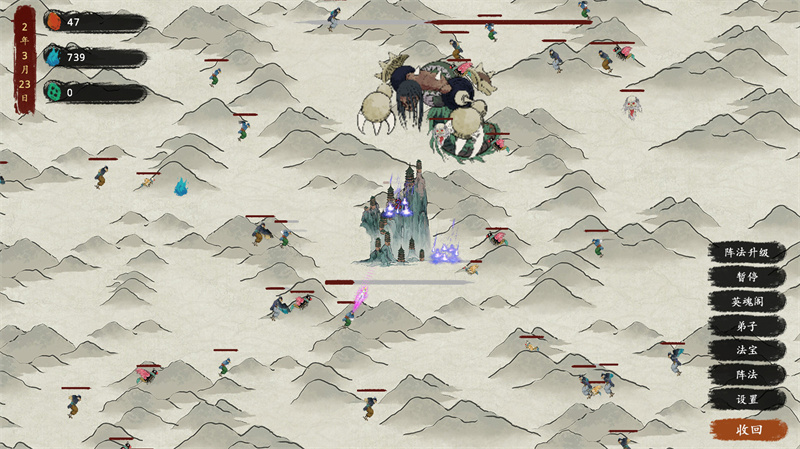This screenshot has height=449, width=800.
Task: Click the orange 收回 collapse button
Action: (x=749, y=429)
